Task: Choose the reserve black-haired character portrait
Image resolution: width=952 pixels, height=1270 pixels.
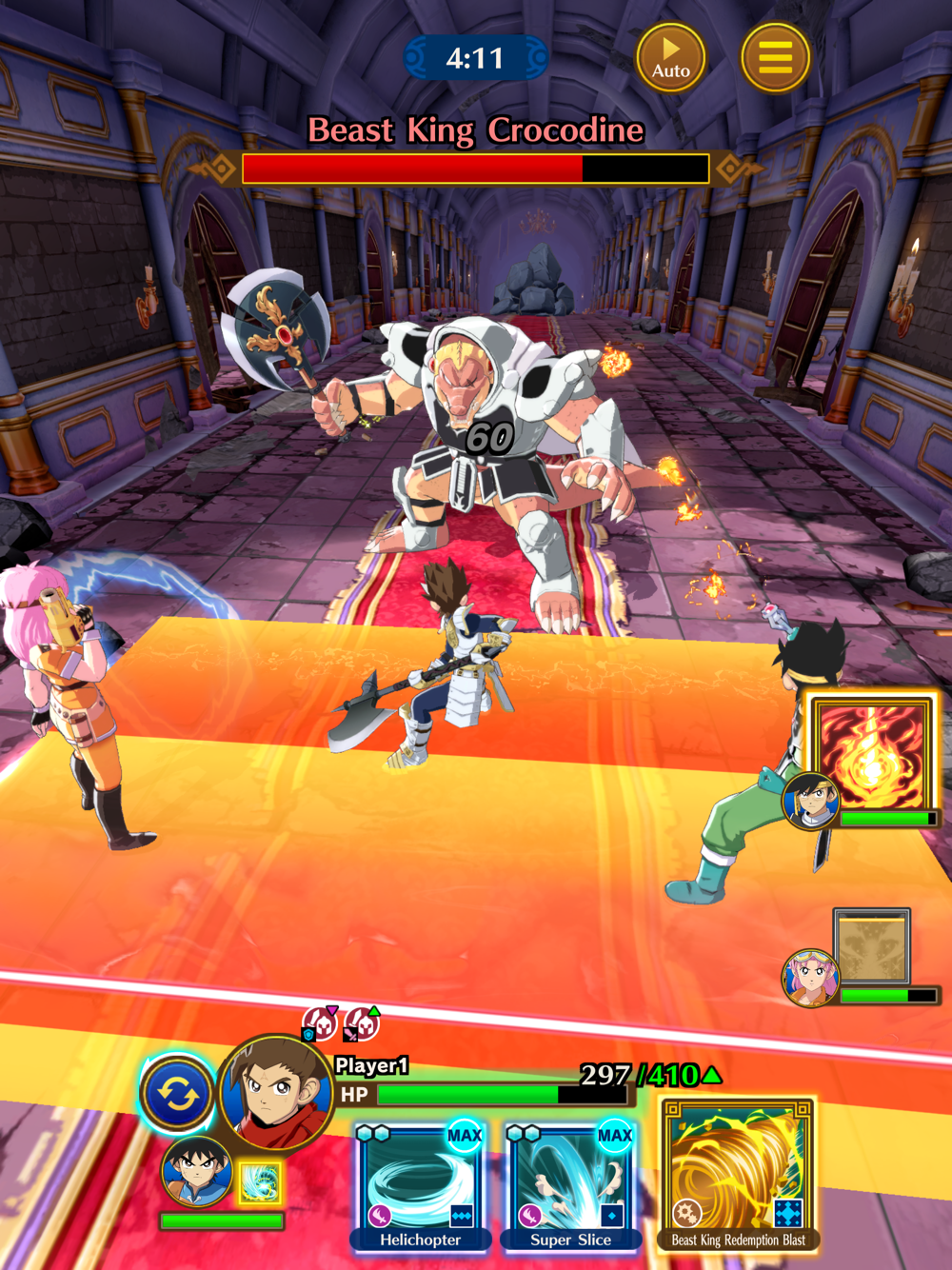Action: [x=196, y=1171]
